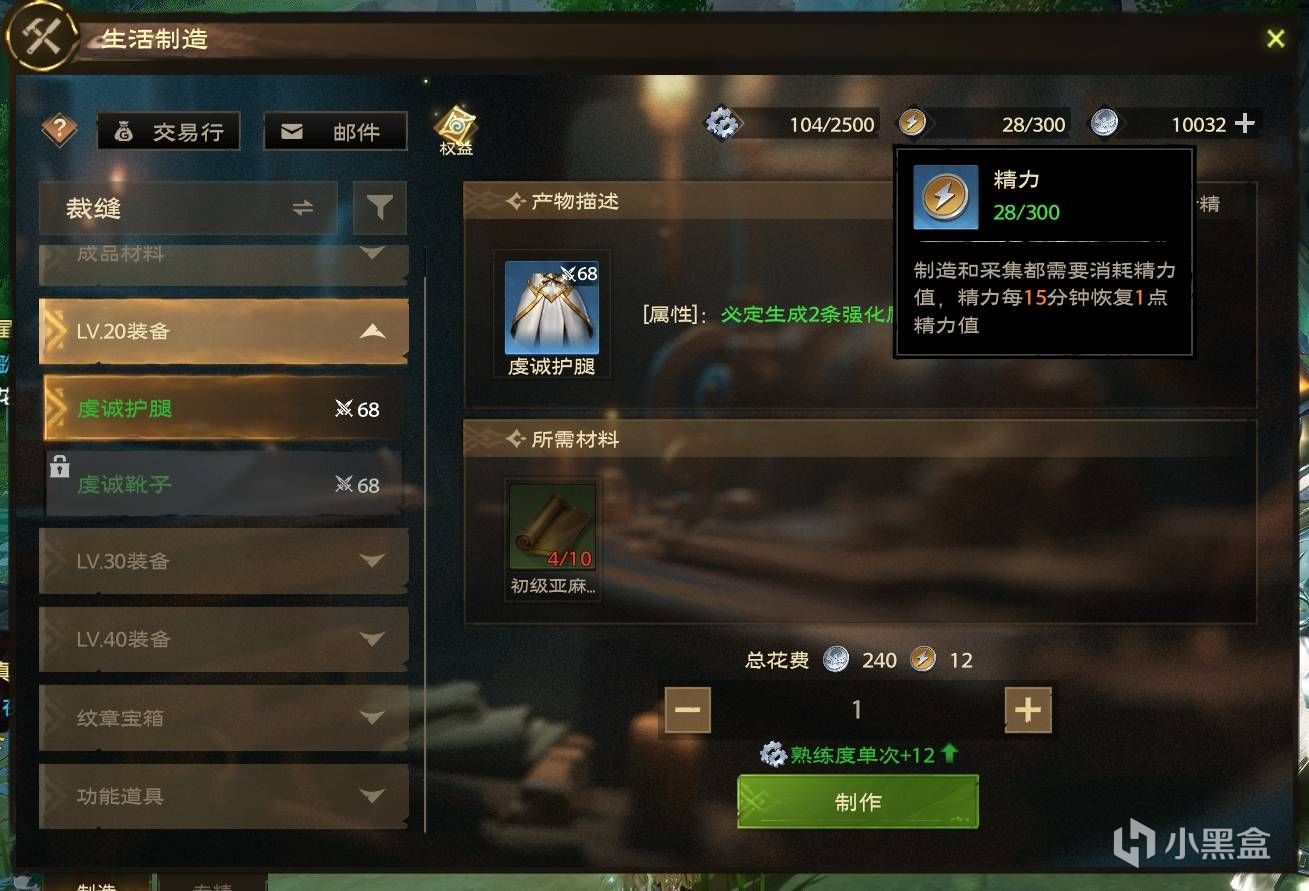Click the proficiency gear icon showing 104/2500
Screen dimensions: 1309x891
coord(723,123)
